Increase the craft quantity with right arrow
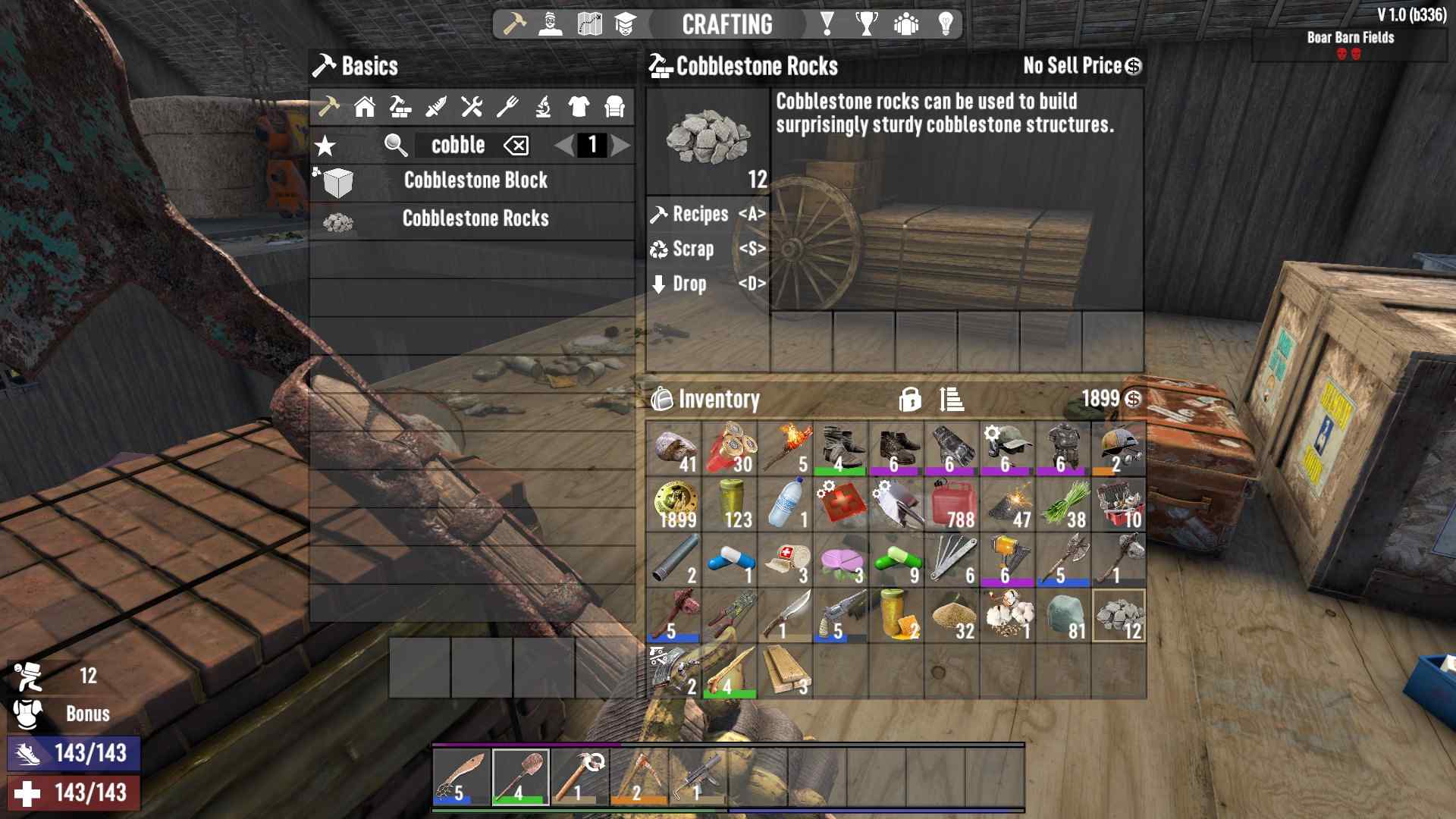Image resolution: width=1456 pixels, height=819 pixels. click(x=621, y=146)
